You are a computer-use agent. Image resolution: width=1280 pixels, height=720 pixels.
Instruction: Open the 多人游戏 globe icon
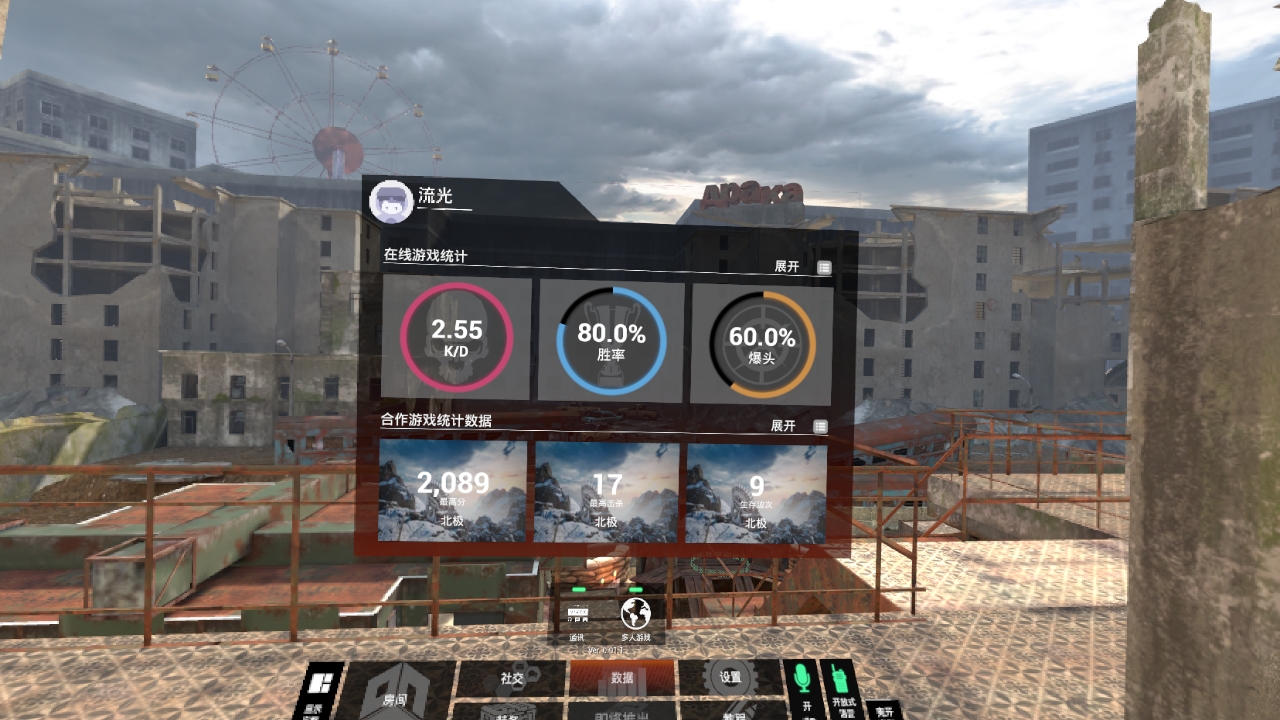click(636, 612)
